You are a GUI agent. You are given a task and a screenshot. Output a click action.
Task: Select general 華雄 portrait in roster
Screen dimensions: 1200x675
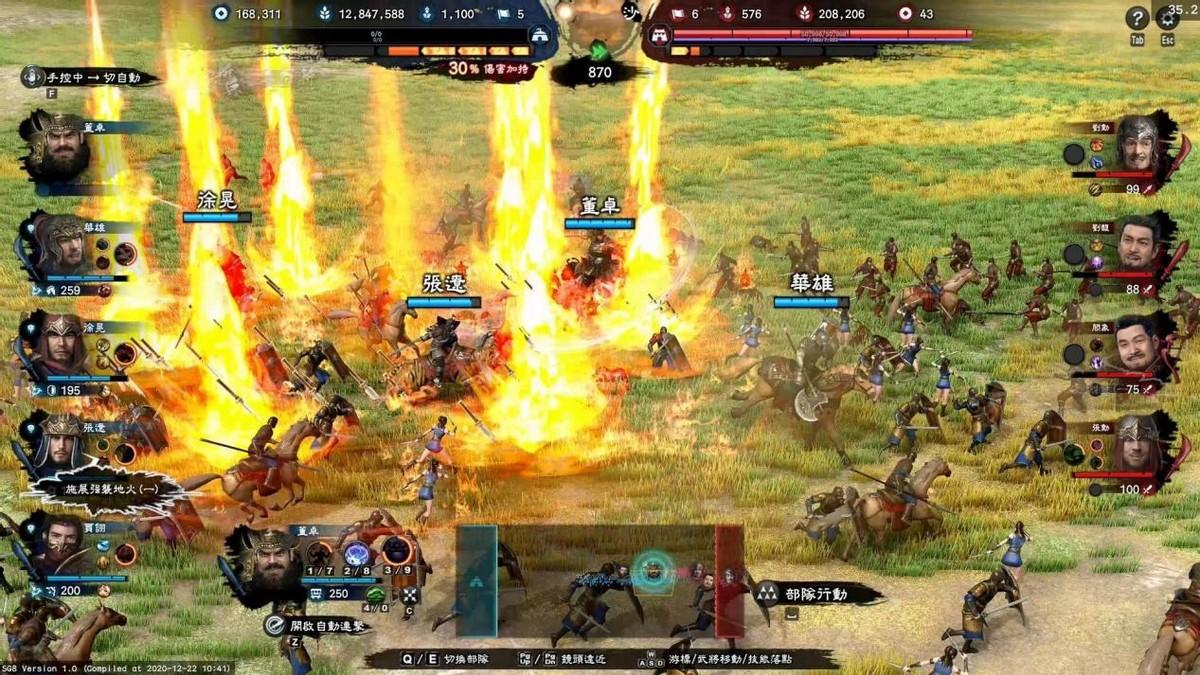point(60,245)
